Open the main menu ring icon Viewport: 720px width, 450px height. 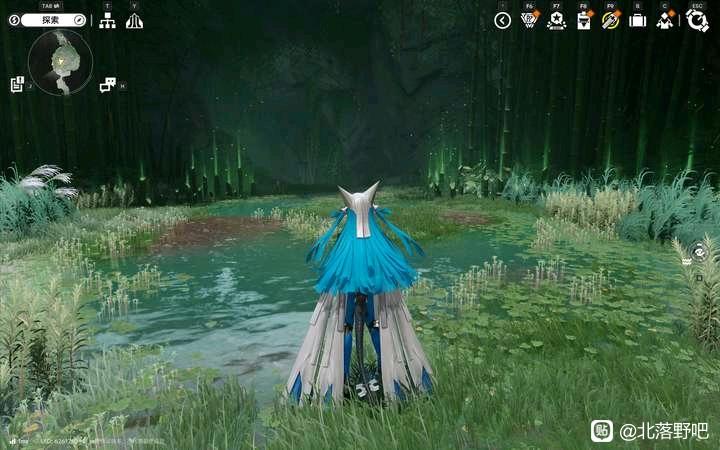tap(697, 20)
